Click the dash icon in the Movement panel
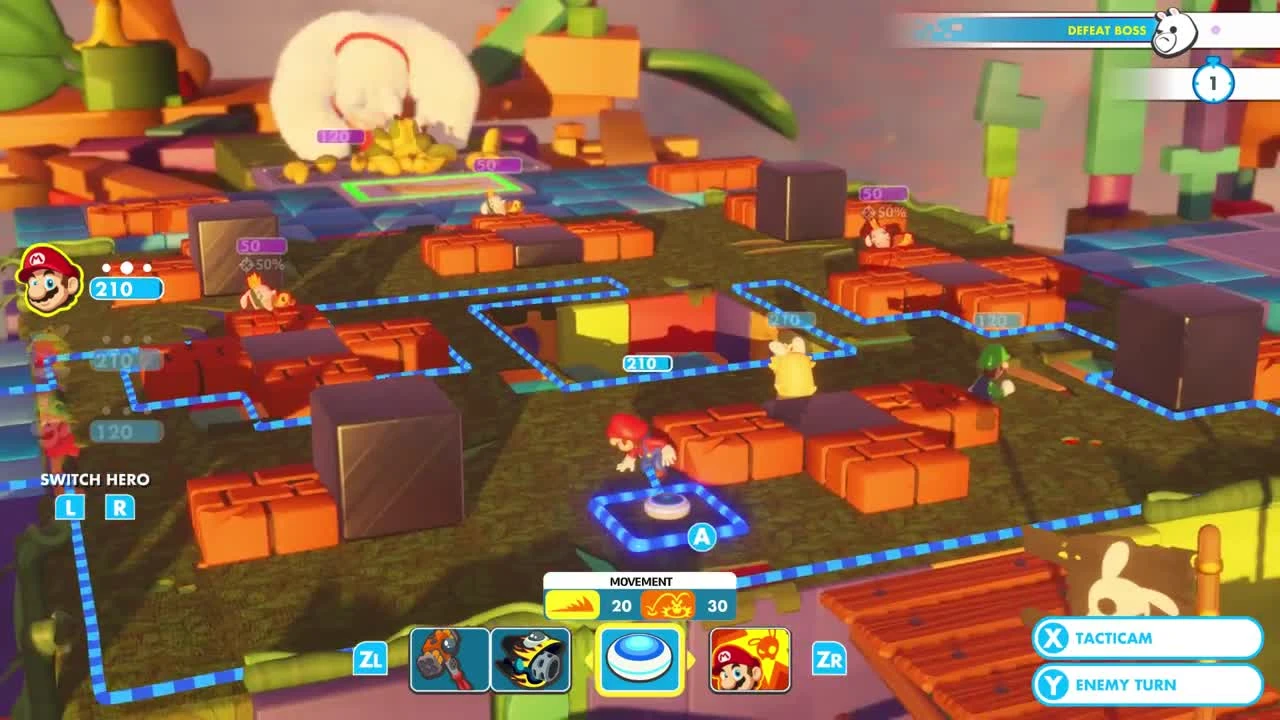This screenshot has height=720, width=1280. [x=575, y=605]
